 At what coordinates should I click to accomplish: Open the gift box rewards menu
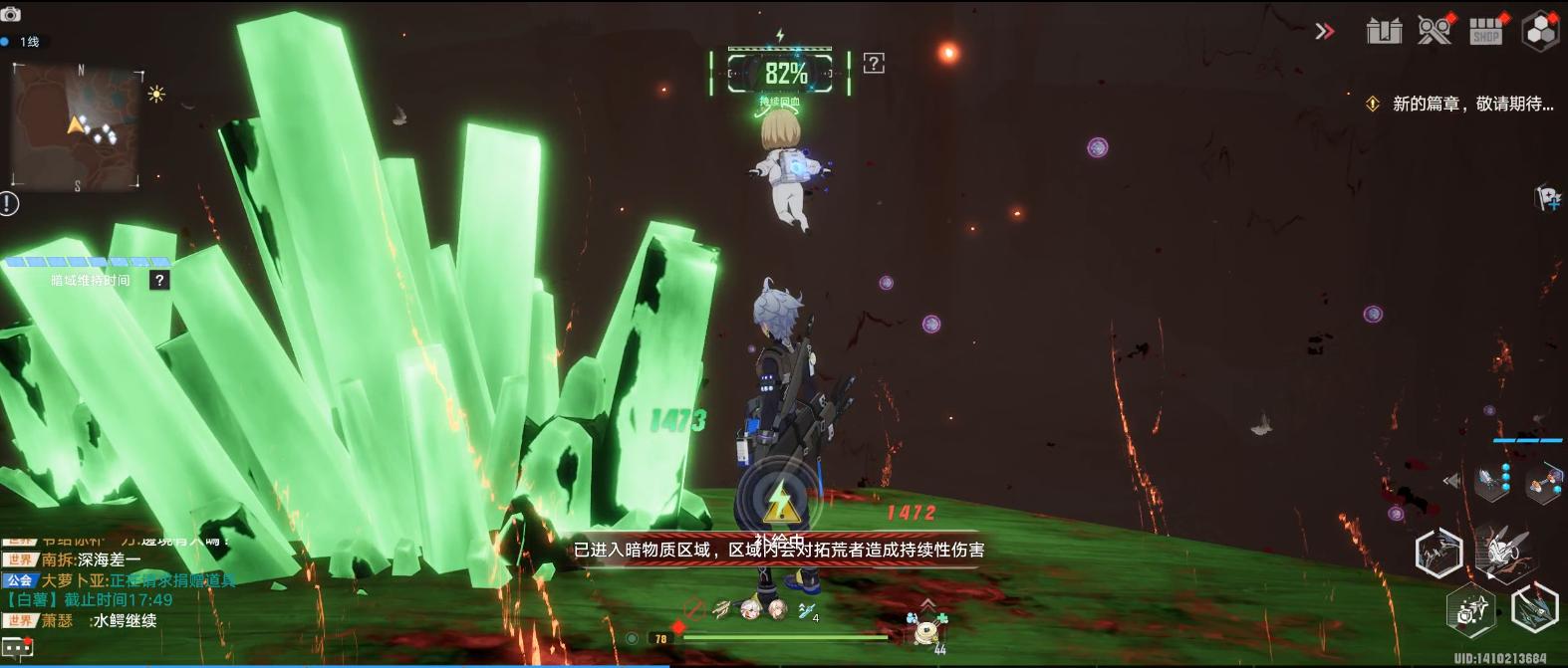[1384, 31]
